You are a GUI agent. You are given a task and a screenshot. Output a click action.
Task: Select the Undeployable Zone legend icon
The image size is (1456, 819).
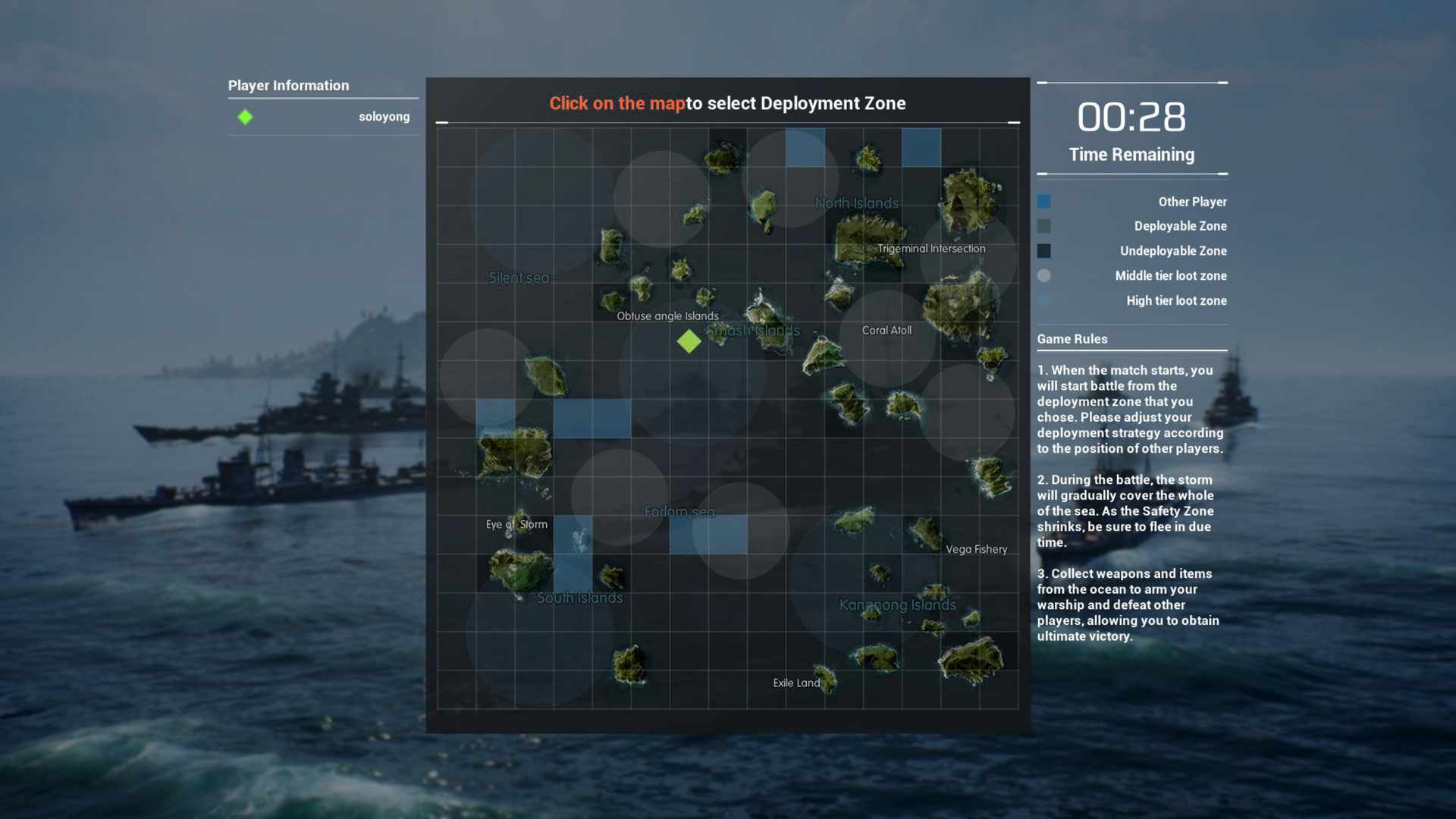coord(1044,251)
